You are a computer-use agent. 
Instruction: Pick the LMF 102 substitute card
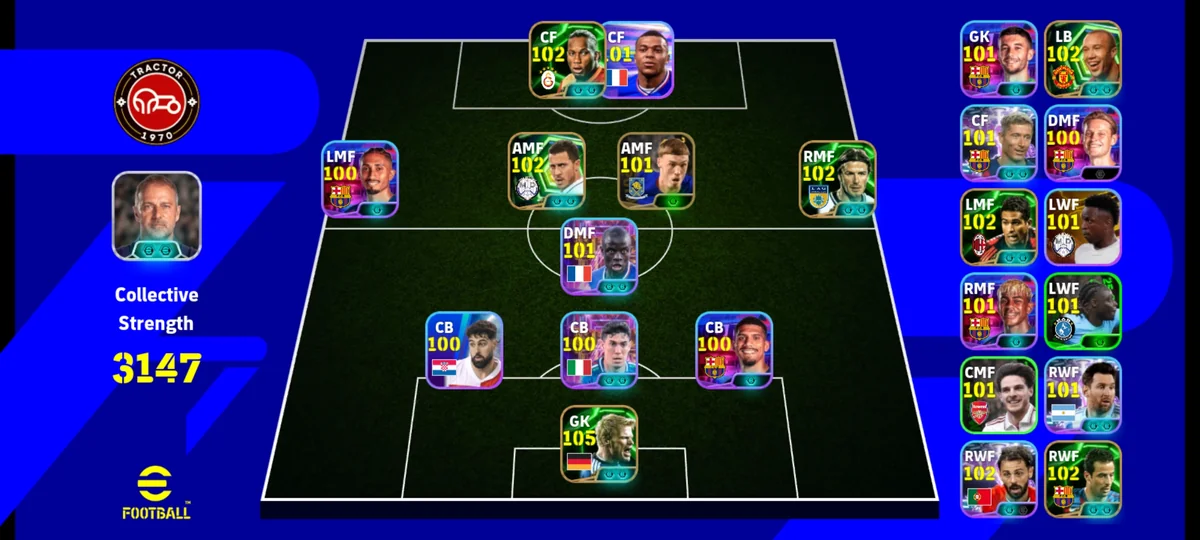coord(999,227)
